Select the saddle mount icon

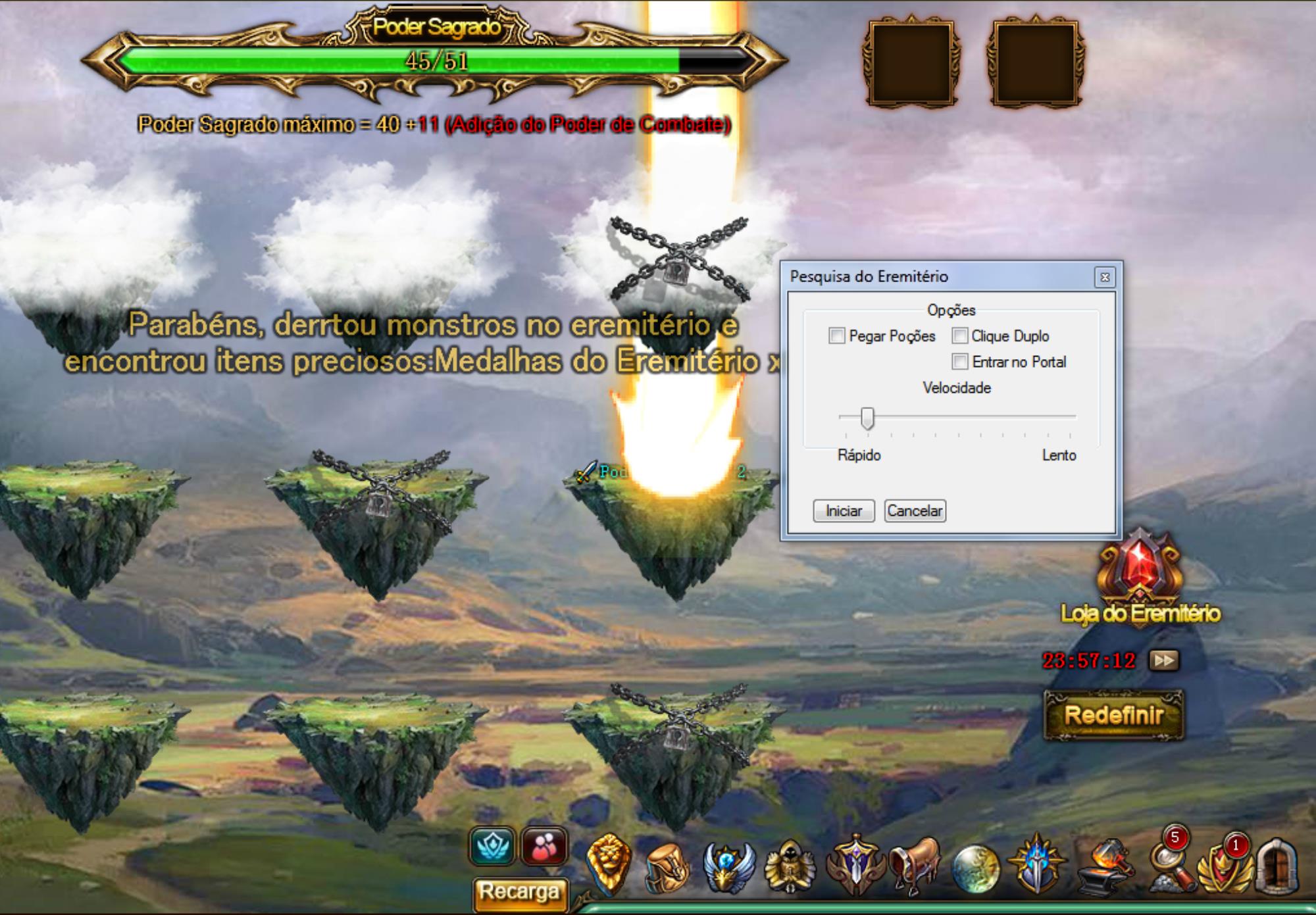pyautogui.click(x=915, y=866)
